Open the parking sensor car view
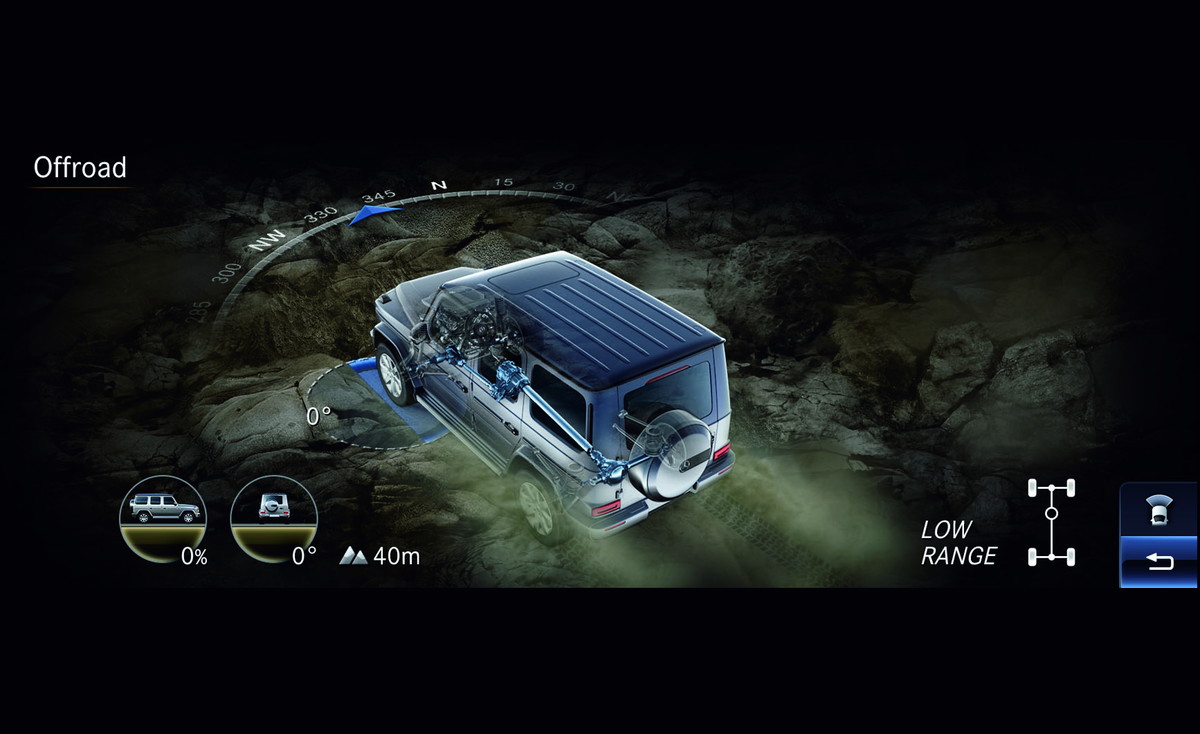The width and height of the screenshot is (1200, 734). click(1159, 511)
